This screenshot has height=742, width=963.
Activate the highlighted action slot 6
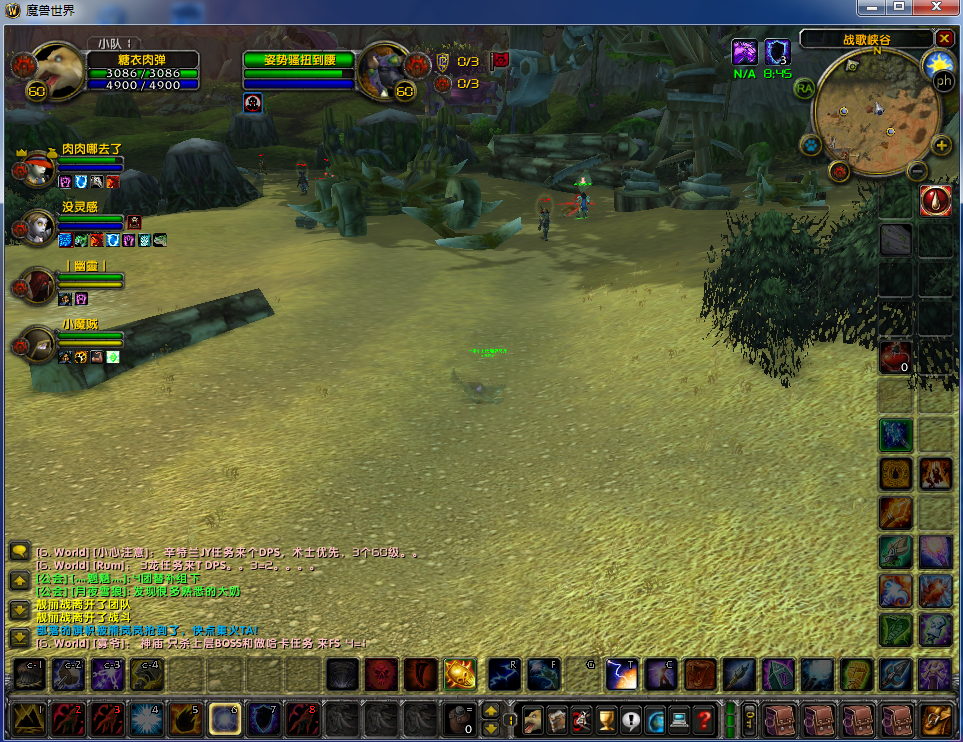[x=224, y=718]
